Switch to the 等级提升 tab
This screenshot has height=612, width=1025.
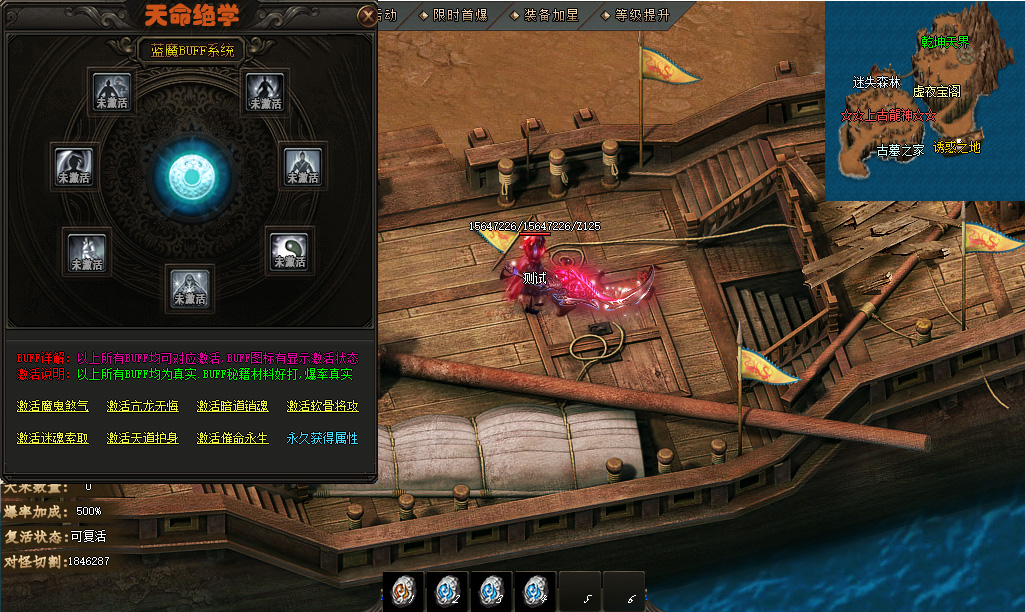tap(636, 15)
